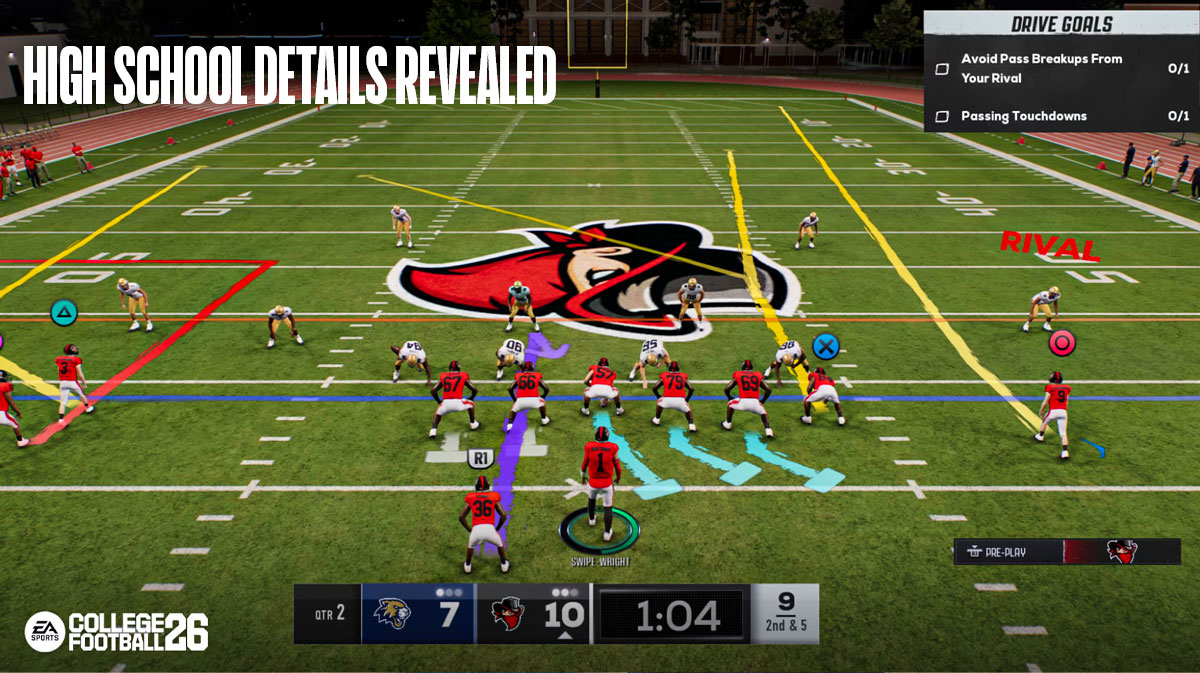Select quarterback Swipe Wright's selection ring
Image resolution: width=1200 pixels, height=673 pixels.
(599, 531)
